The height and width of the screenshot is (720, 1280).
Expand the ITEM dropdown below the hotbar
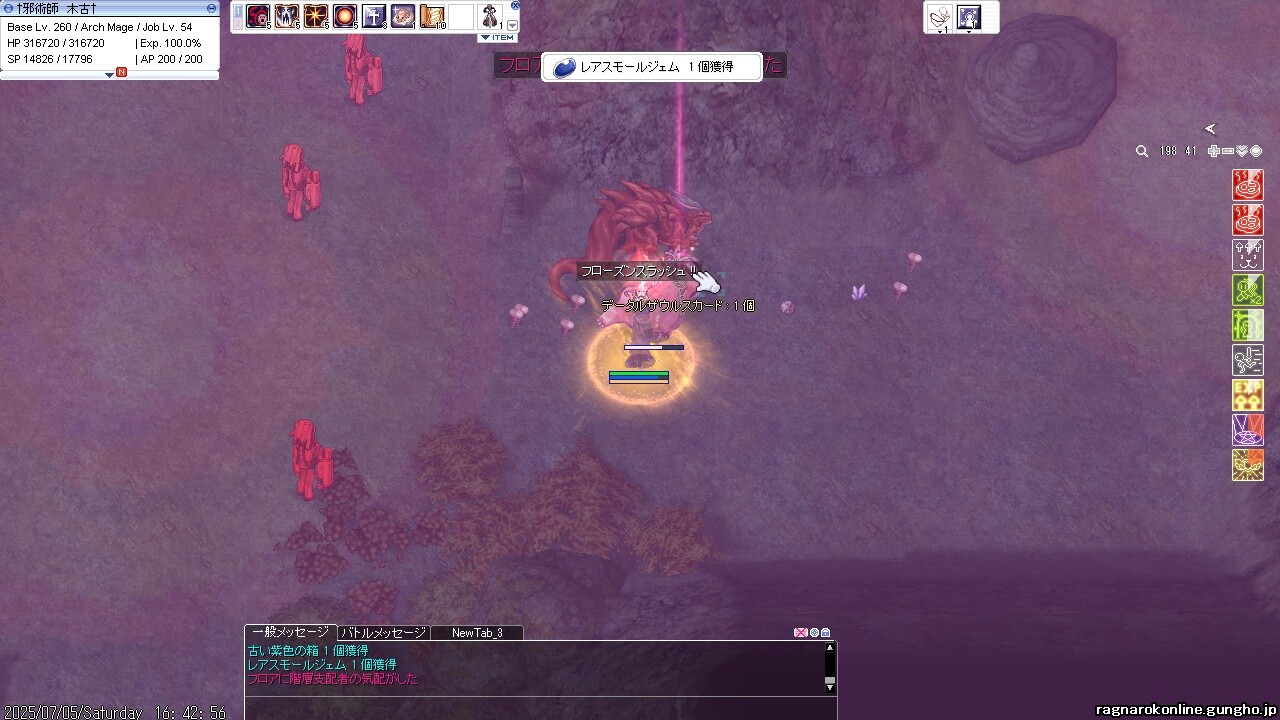coord(497,38)
